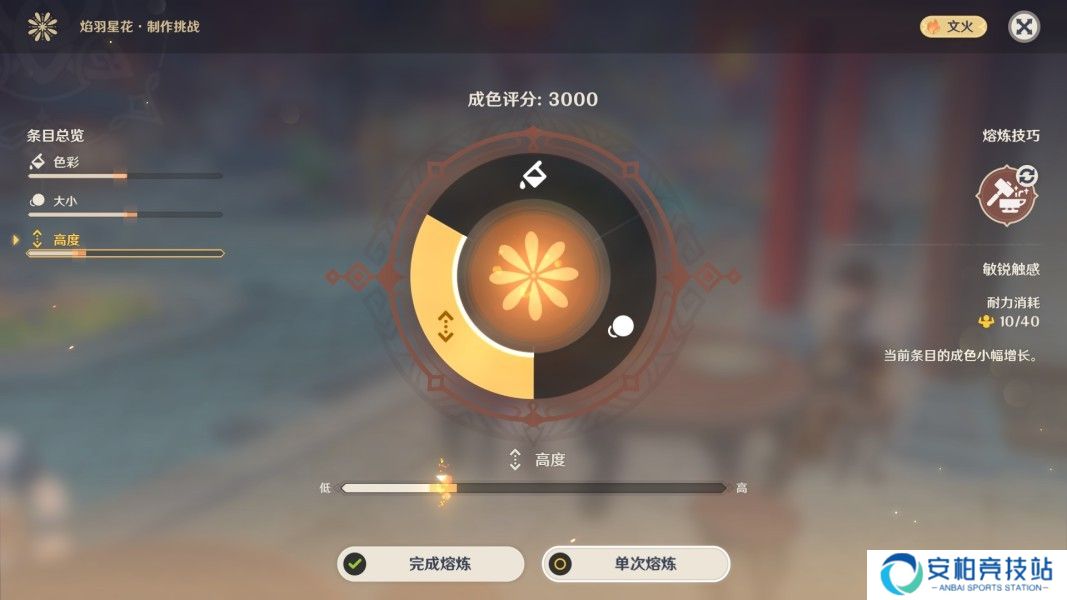Click the central firework flower emblem

click(x=533, y=274)
